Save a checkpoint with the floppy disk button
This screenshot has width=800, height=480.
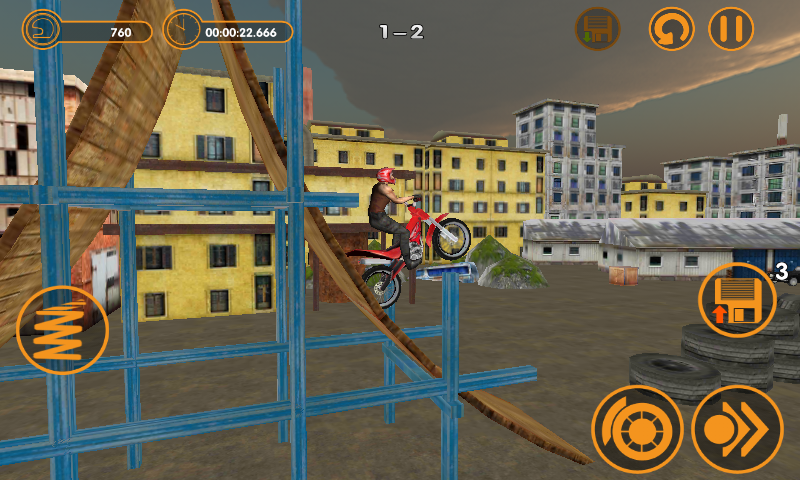[x=738, y=299]
